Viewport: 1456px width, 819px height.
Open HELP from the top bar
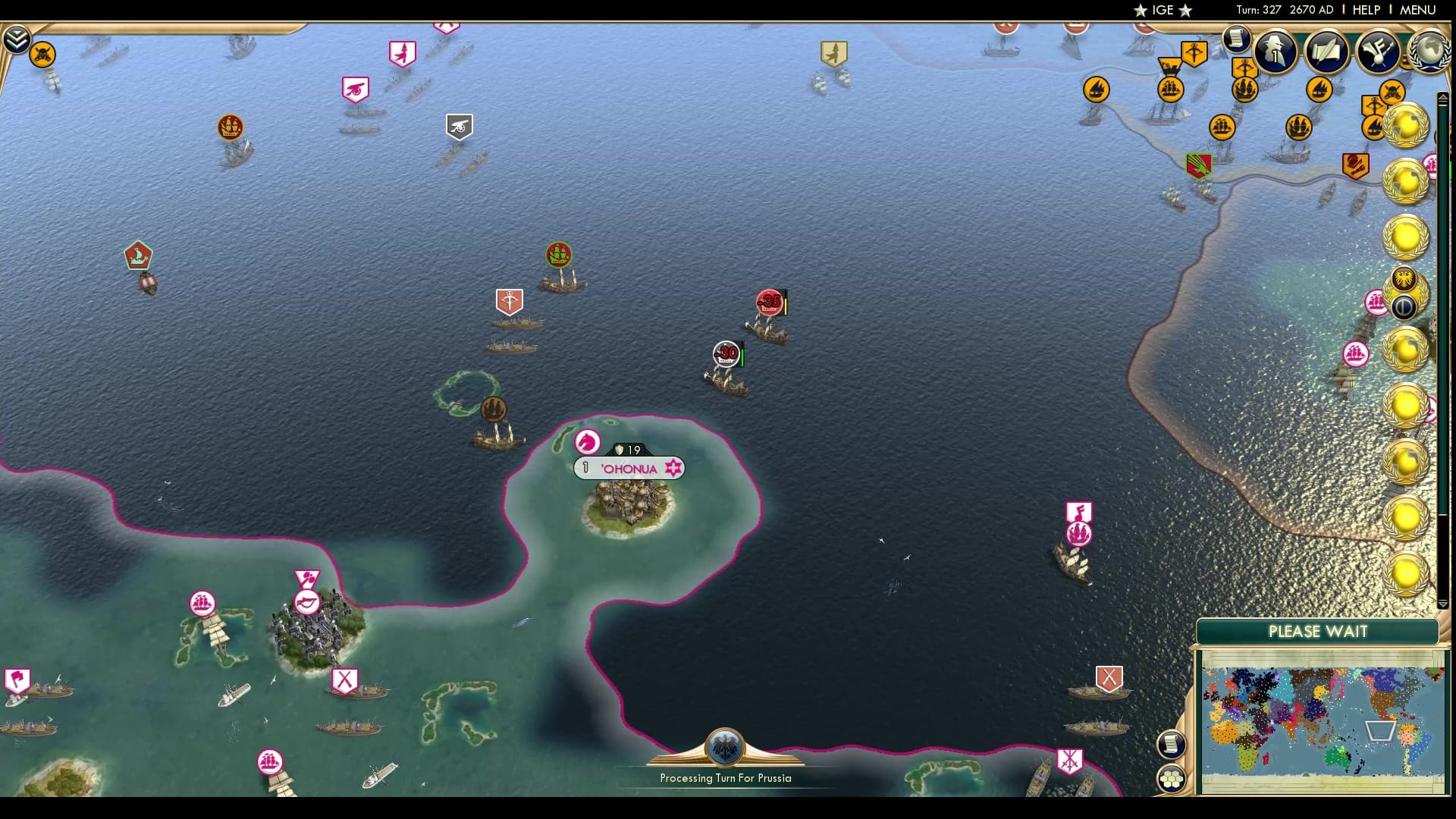tap(1365, 11)
